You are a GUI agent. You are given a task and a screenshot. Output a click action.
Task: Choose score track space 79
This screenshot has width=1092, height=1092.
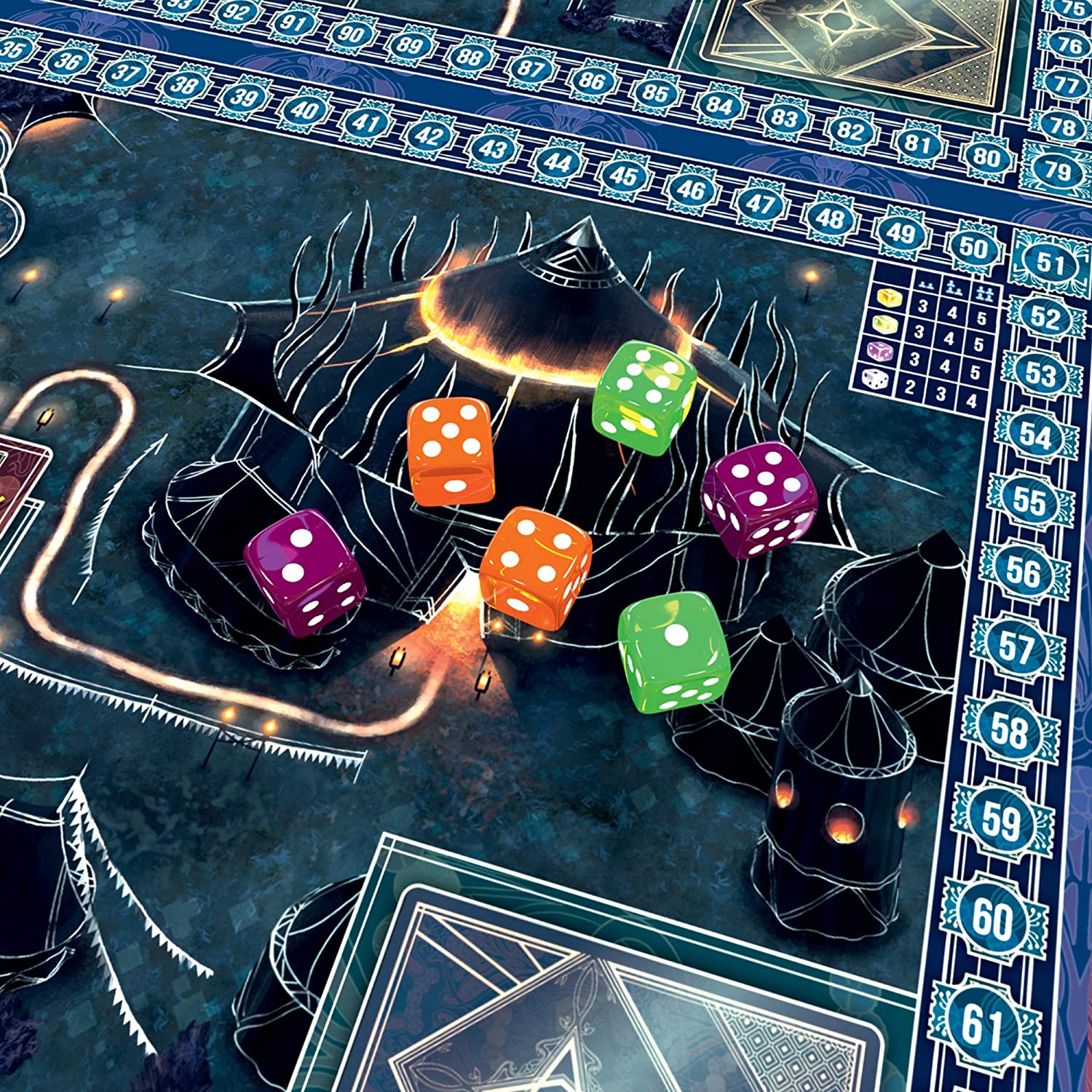(x=1057, y=170)
